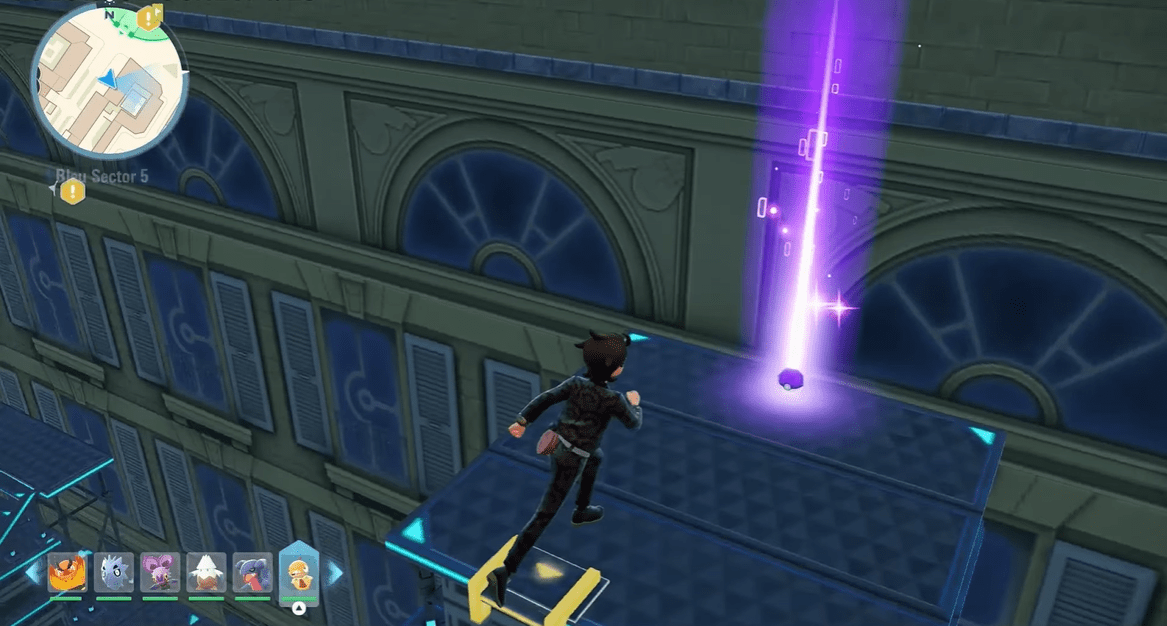Select Noibat in the party bar
The image size is (1167, 626).
coord(159,574)
